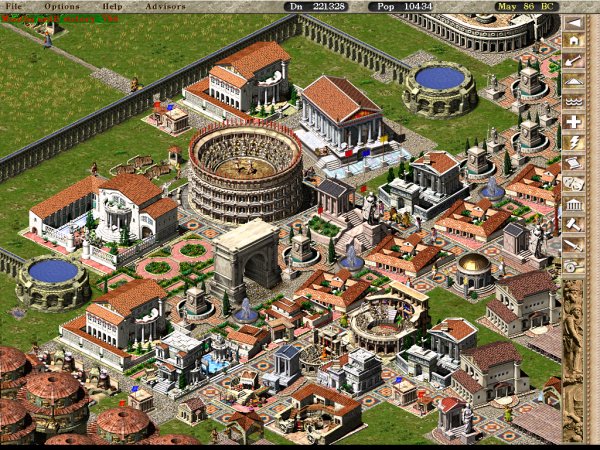
Task: Open the water structures build menu
Action: click(x=574, y=102)
